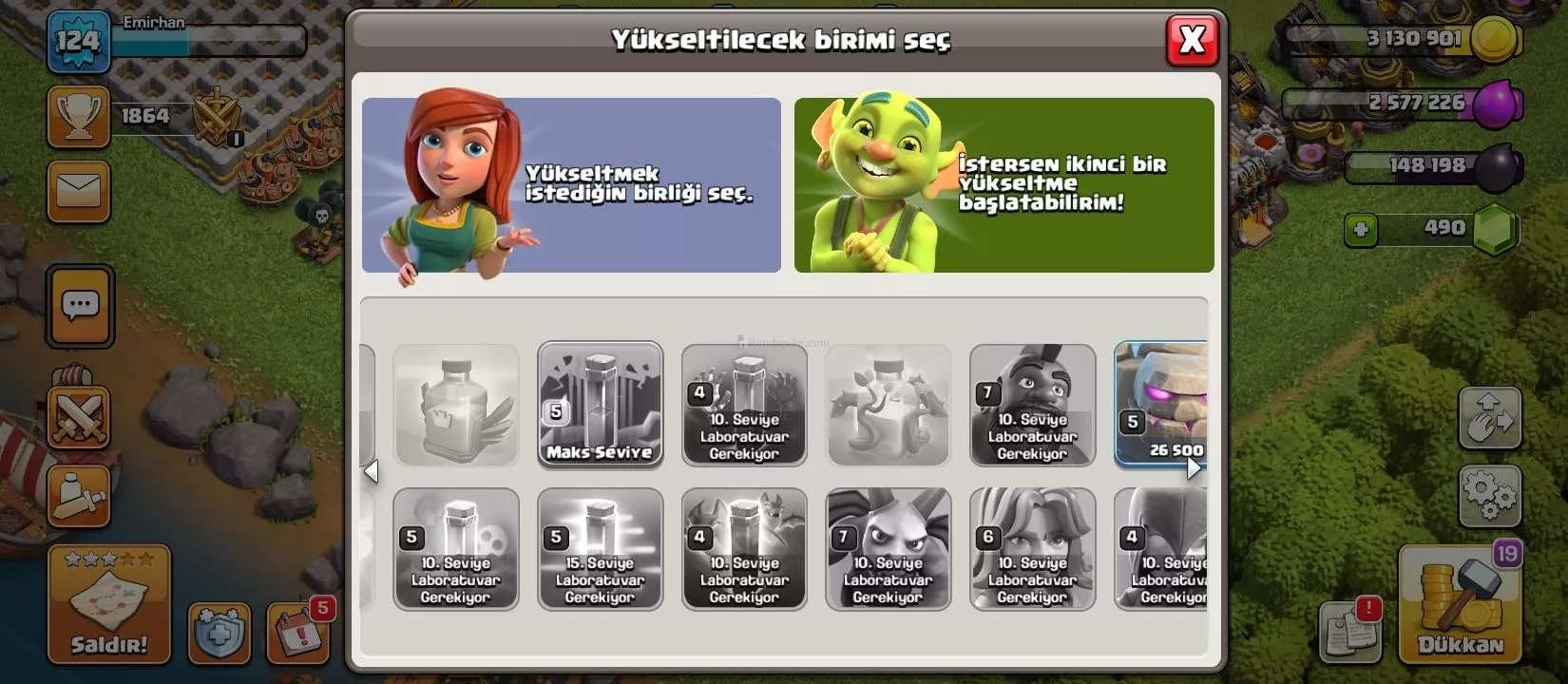Open the trophy league info
This screenshot has width=1568, height=684.
[x=79, y=116]
